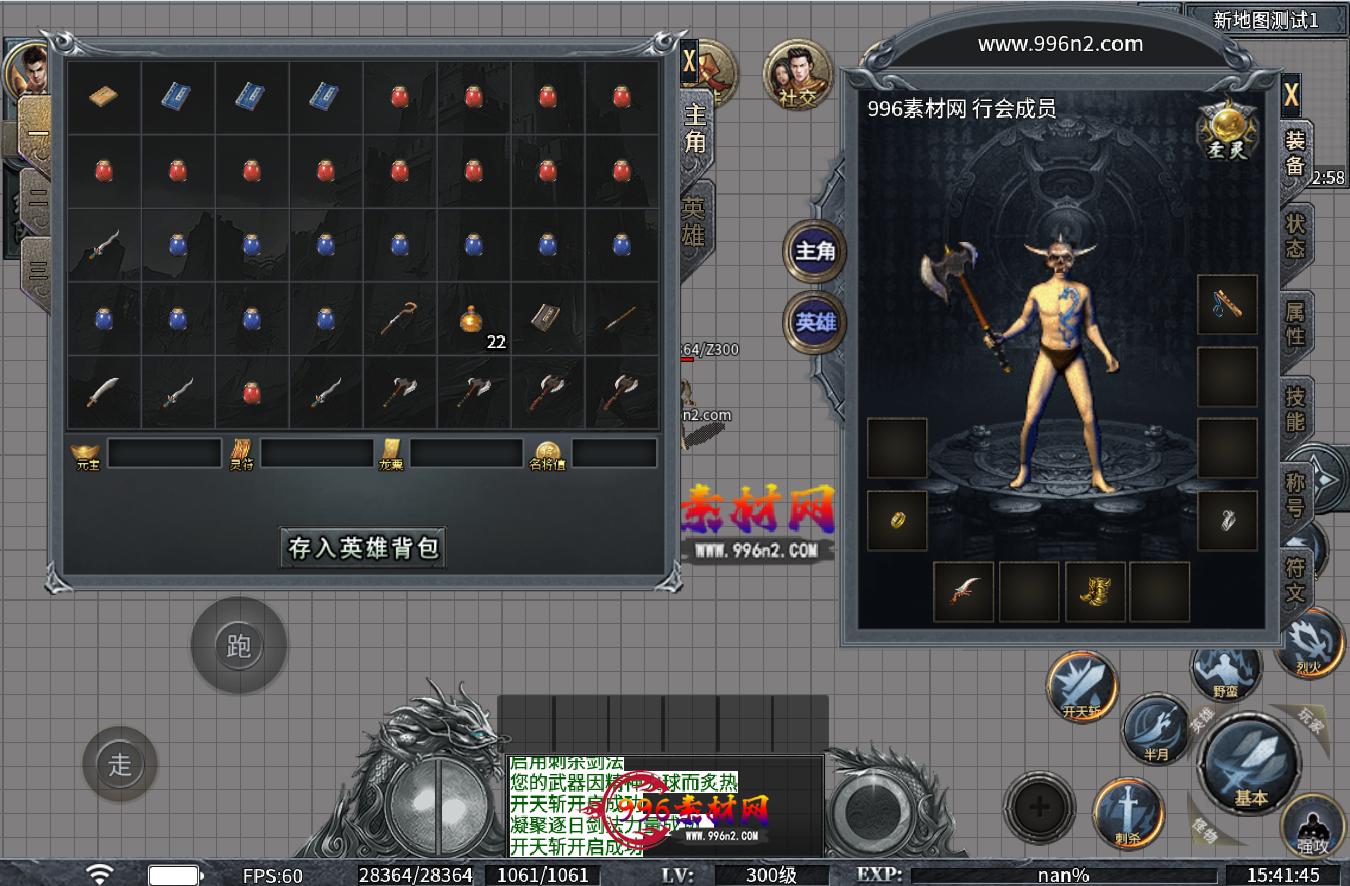This screenshot has width=1350, height=886.
Task: Activate the 开天斩 skill
Action: click(x=1081, y=685)
